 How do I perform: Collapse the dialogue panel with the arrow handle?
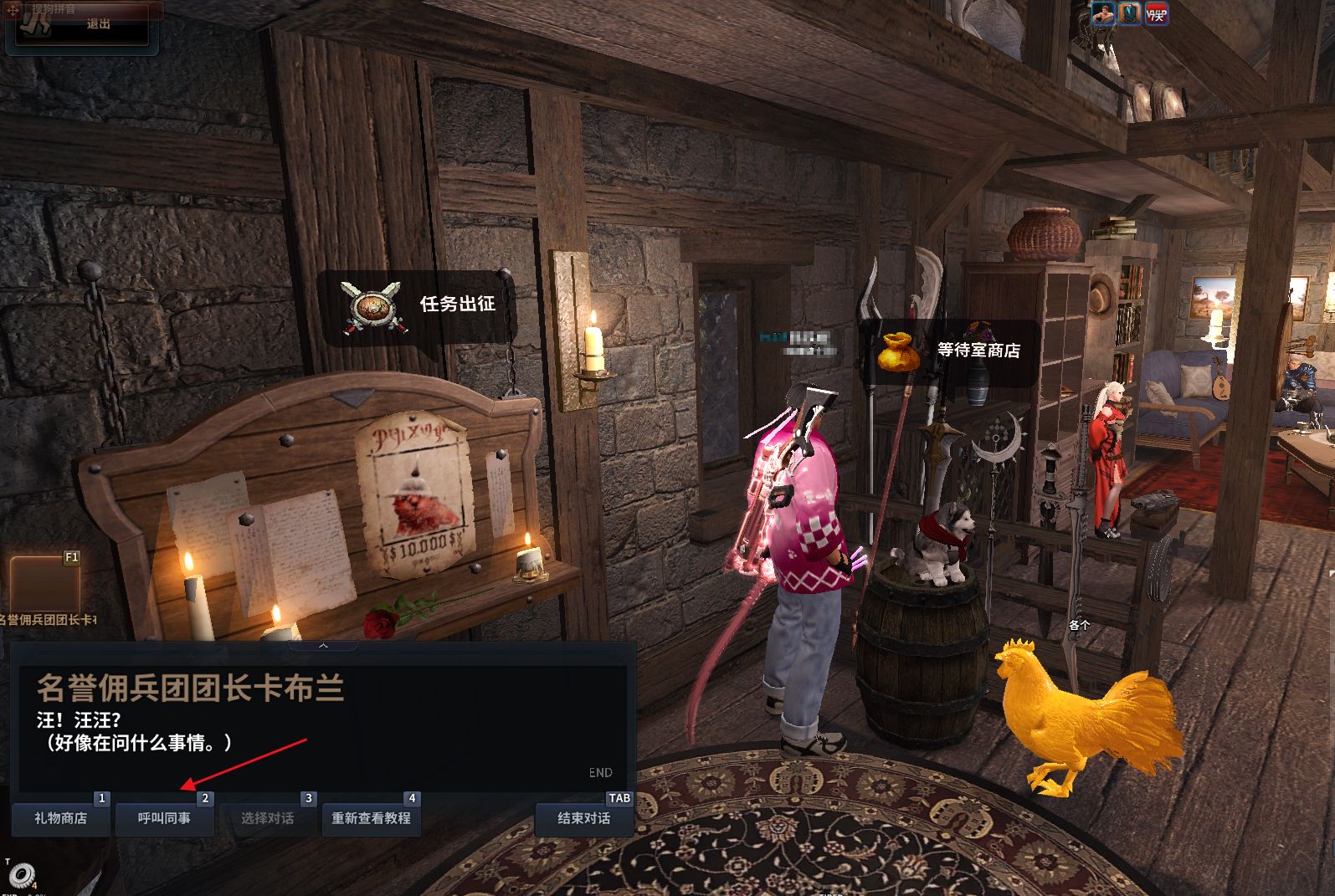pyautogui.click(x=323, y=645)
